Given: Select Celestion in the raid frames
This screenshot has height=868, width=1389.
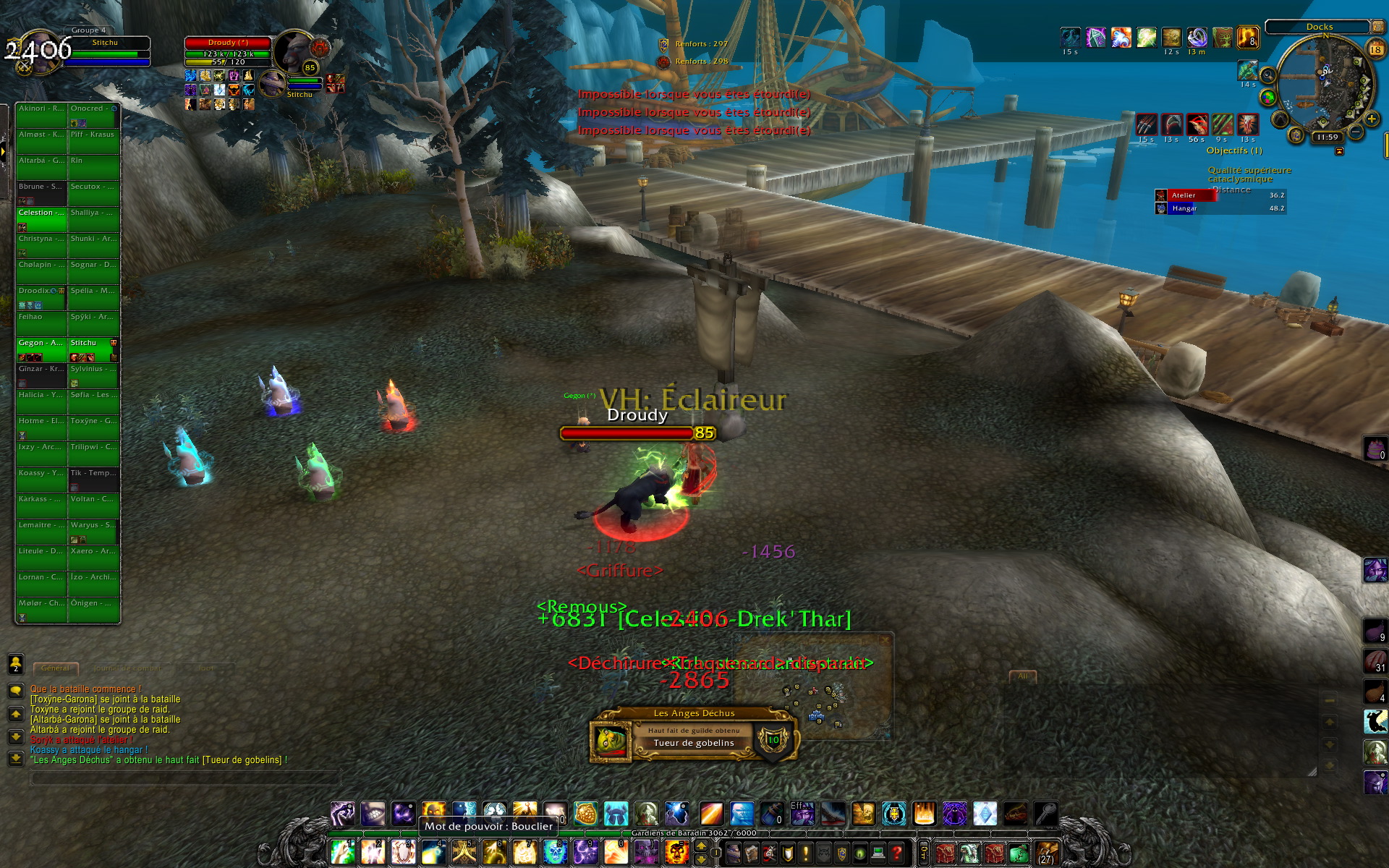Looking at the screenshot, I should pyautogui.click(x=41, y=218).
